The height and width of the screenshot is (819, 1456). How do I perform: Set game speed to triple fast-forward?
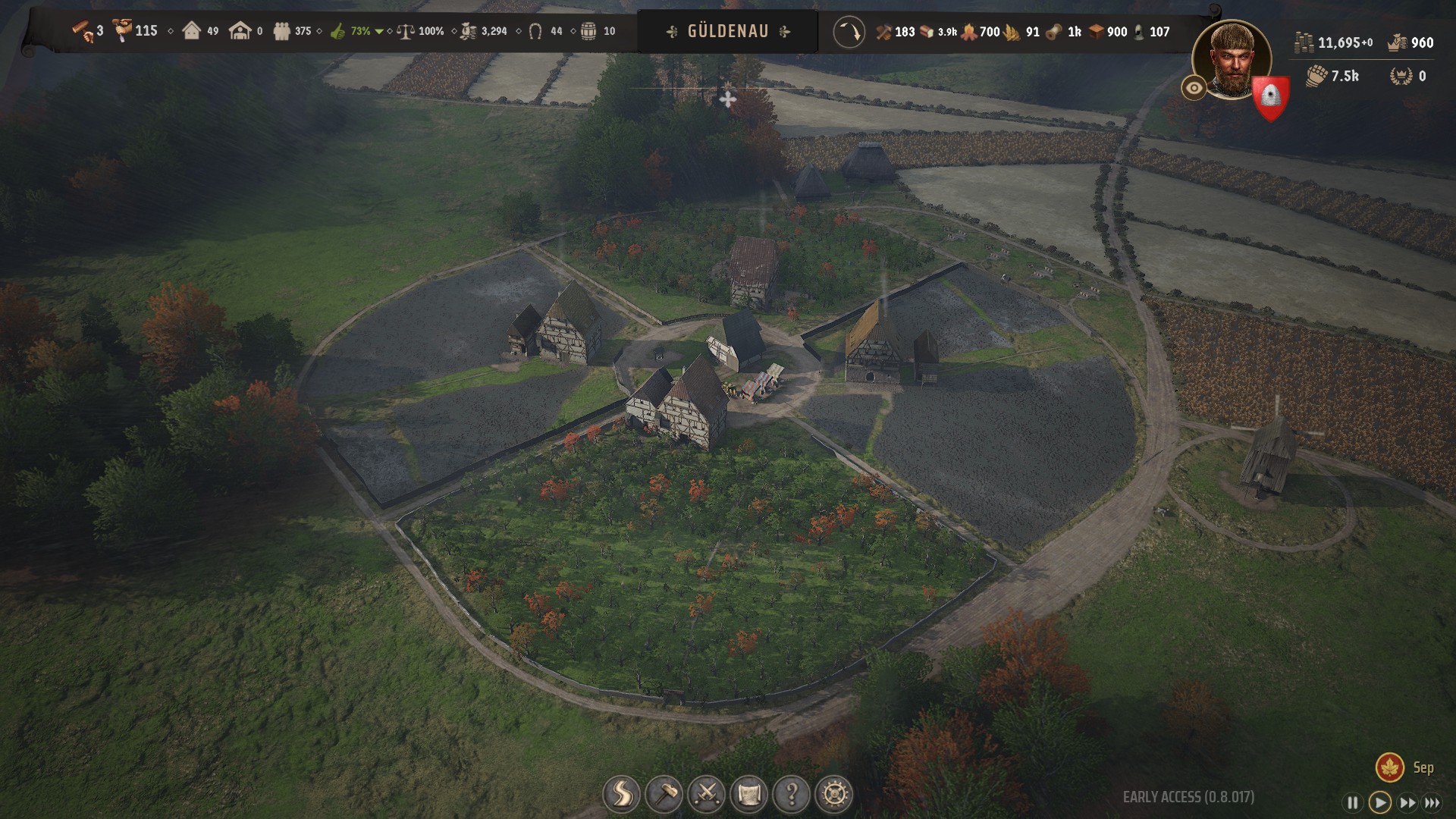tap(1432, 802)
